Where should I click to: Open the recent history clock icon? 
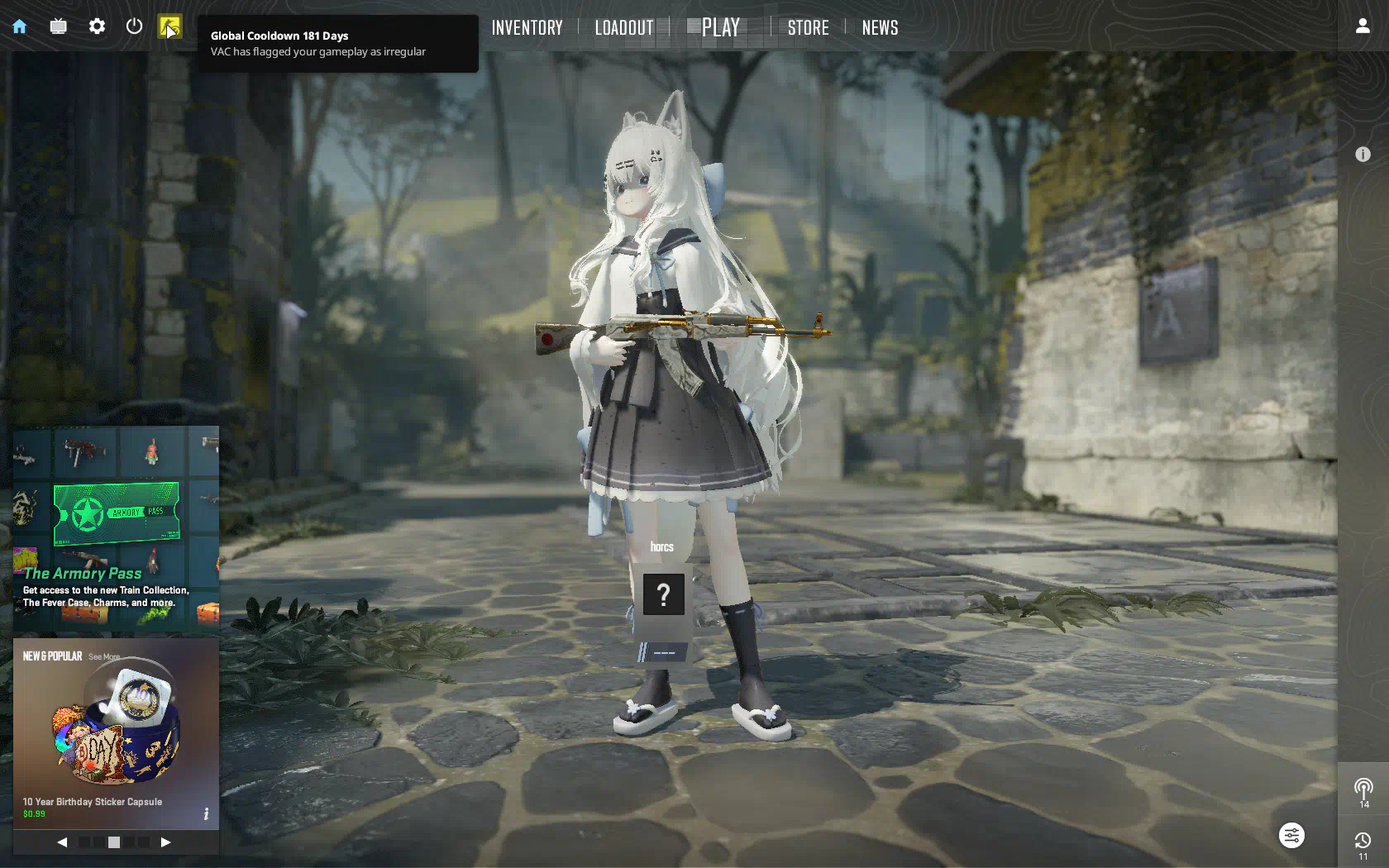click(1363, 843)
